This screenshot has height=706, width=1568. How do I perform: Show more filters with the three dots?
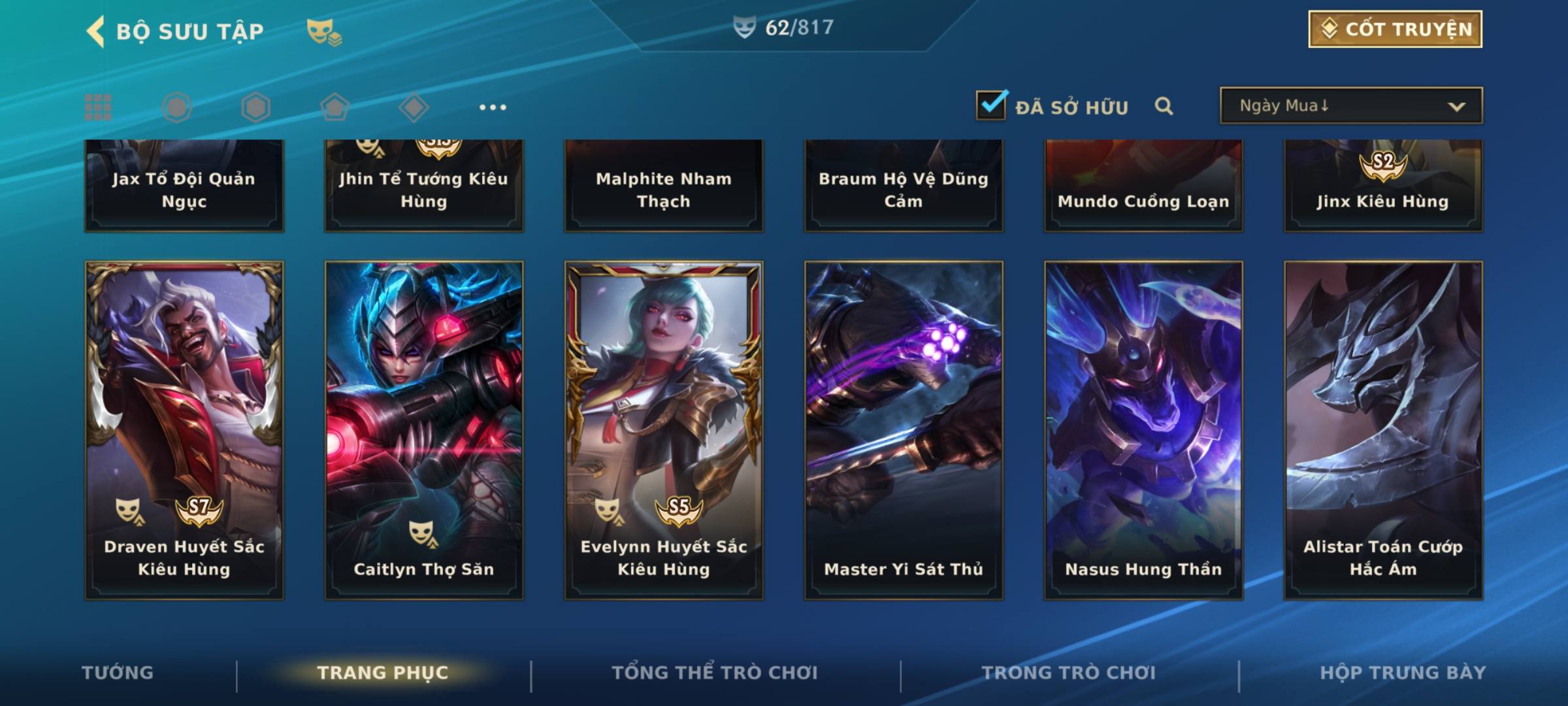pos(493,107)
